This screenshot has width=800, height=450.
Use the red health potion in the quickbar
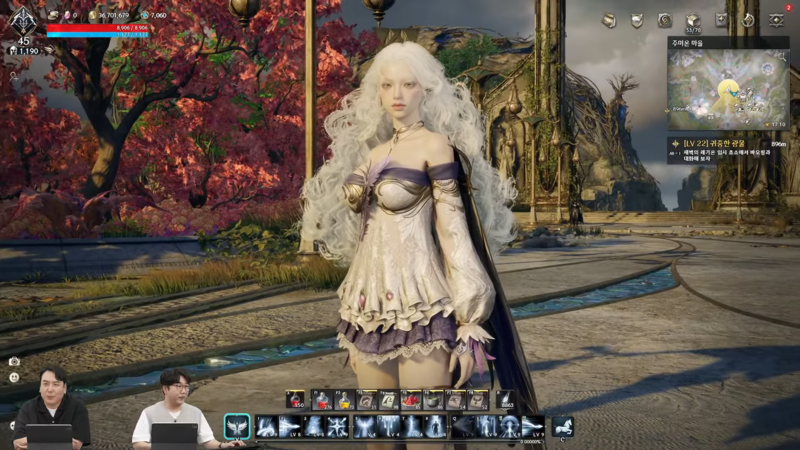pos(323,400)
